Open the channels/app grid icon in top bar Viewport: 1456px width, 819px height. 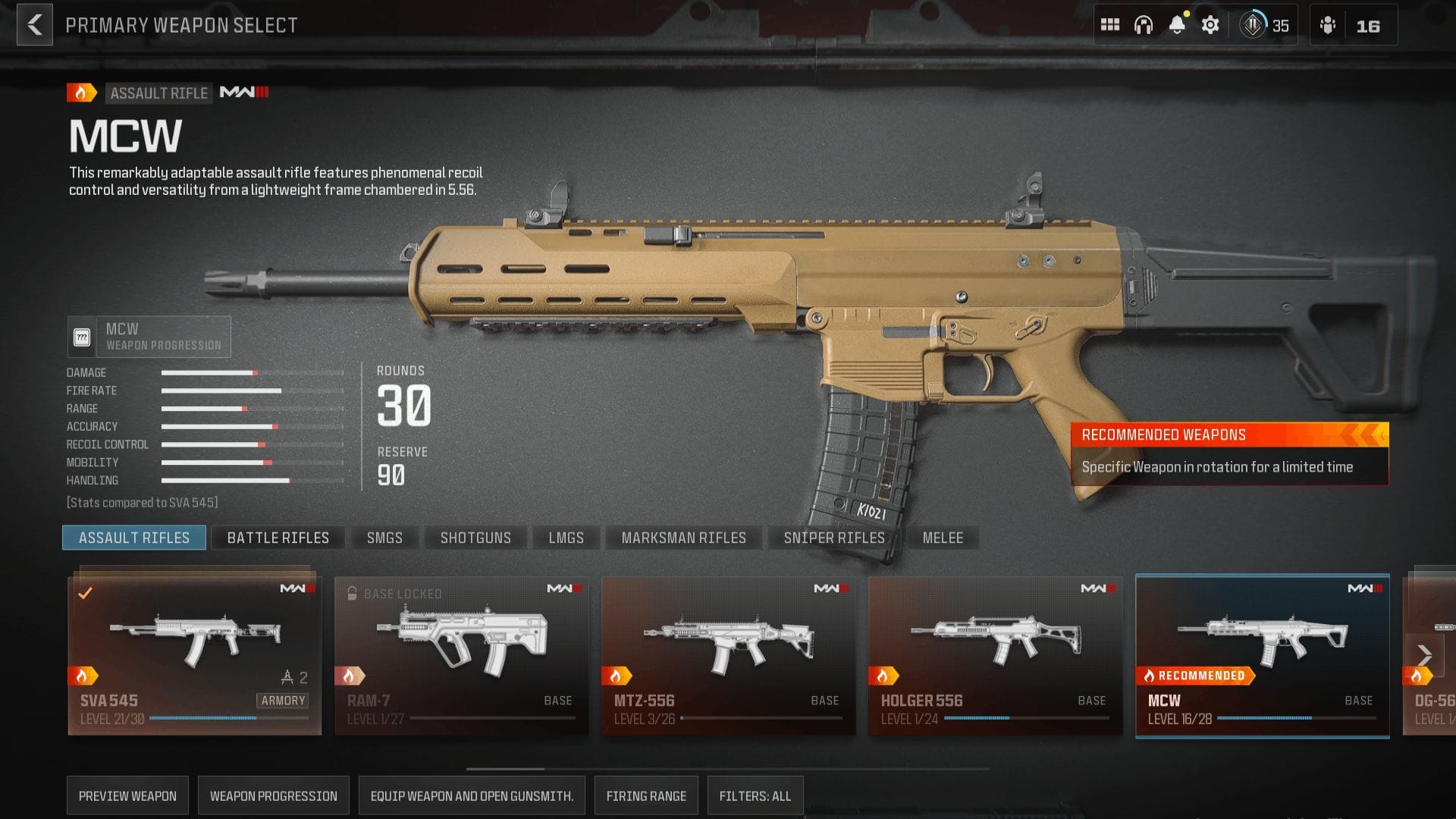tap(1110, 24)
